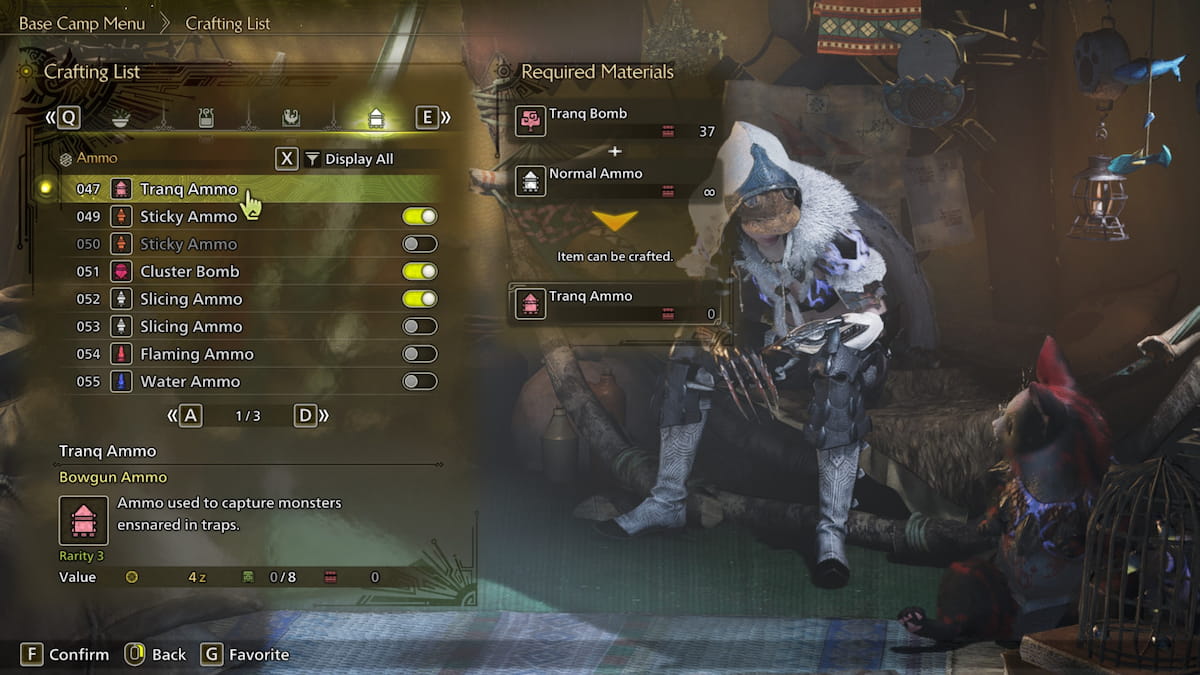Select the Tranq Ammo recipe row
The image size is (1200, 675).
(x=188, y=189)
